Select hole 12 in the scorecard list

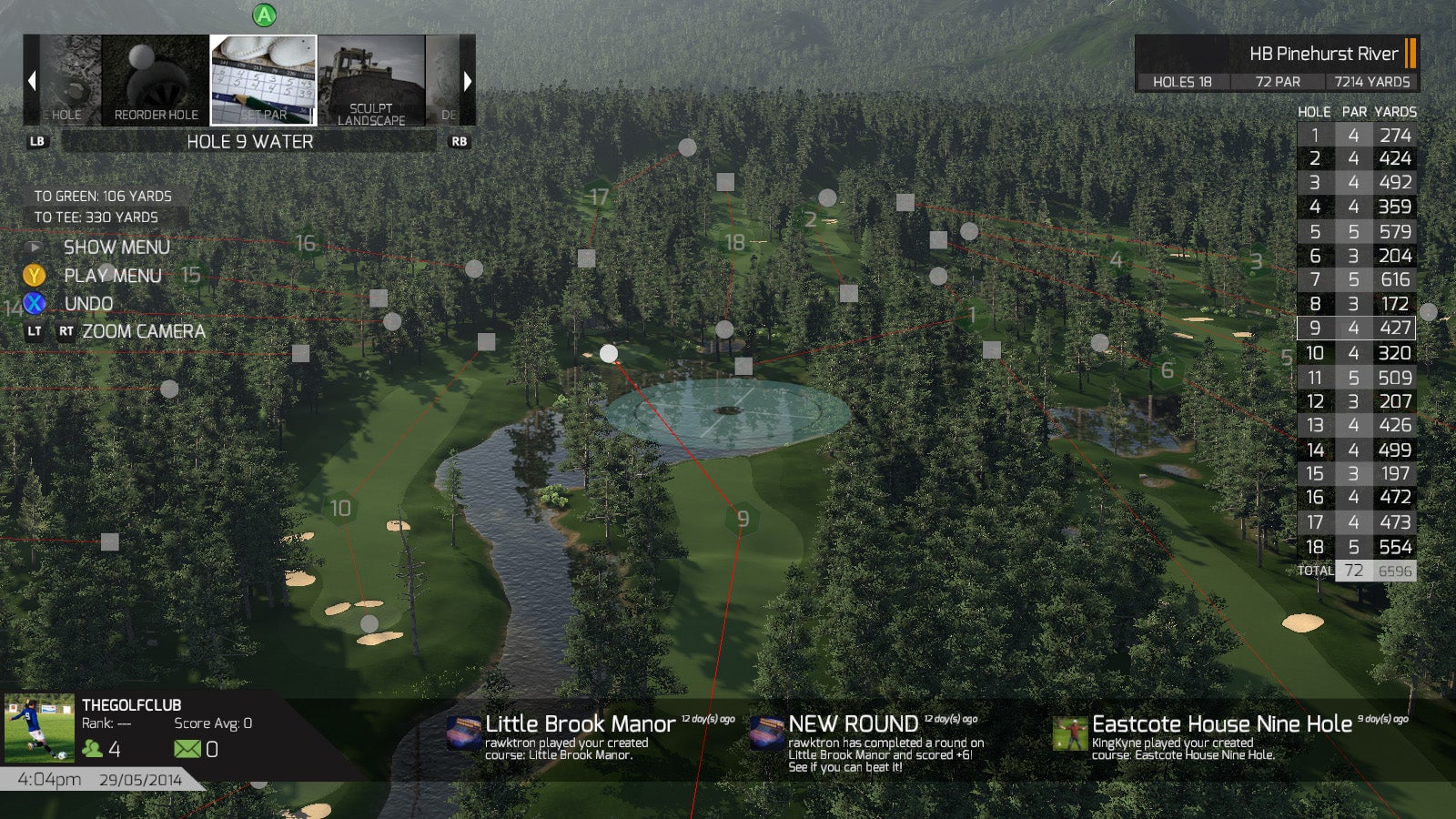click(x=1355, y=401)
